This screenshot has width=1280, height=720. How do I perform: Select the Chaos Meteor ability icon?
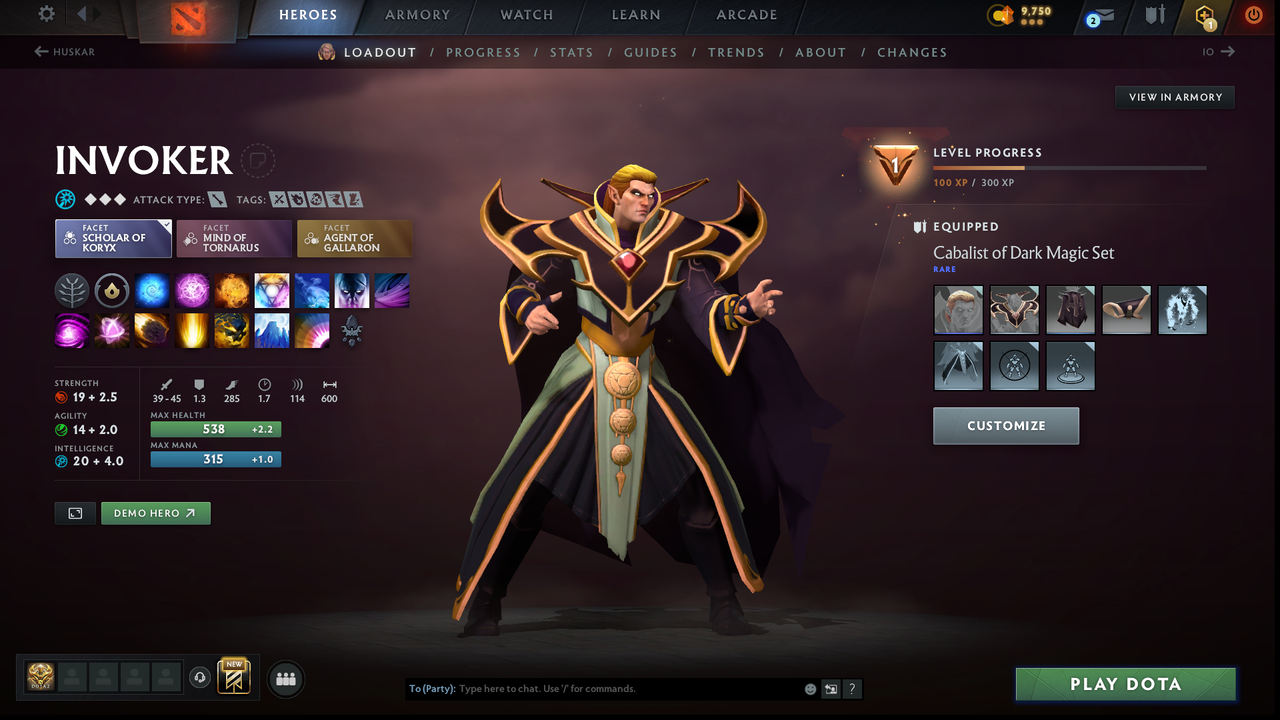pyautogui.click(x=151, y=331)
